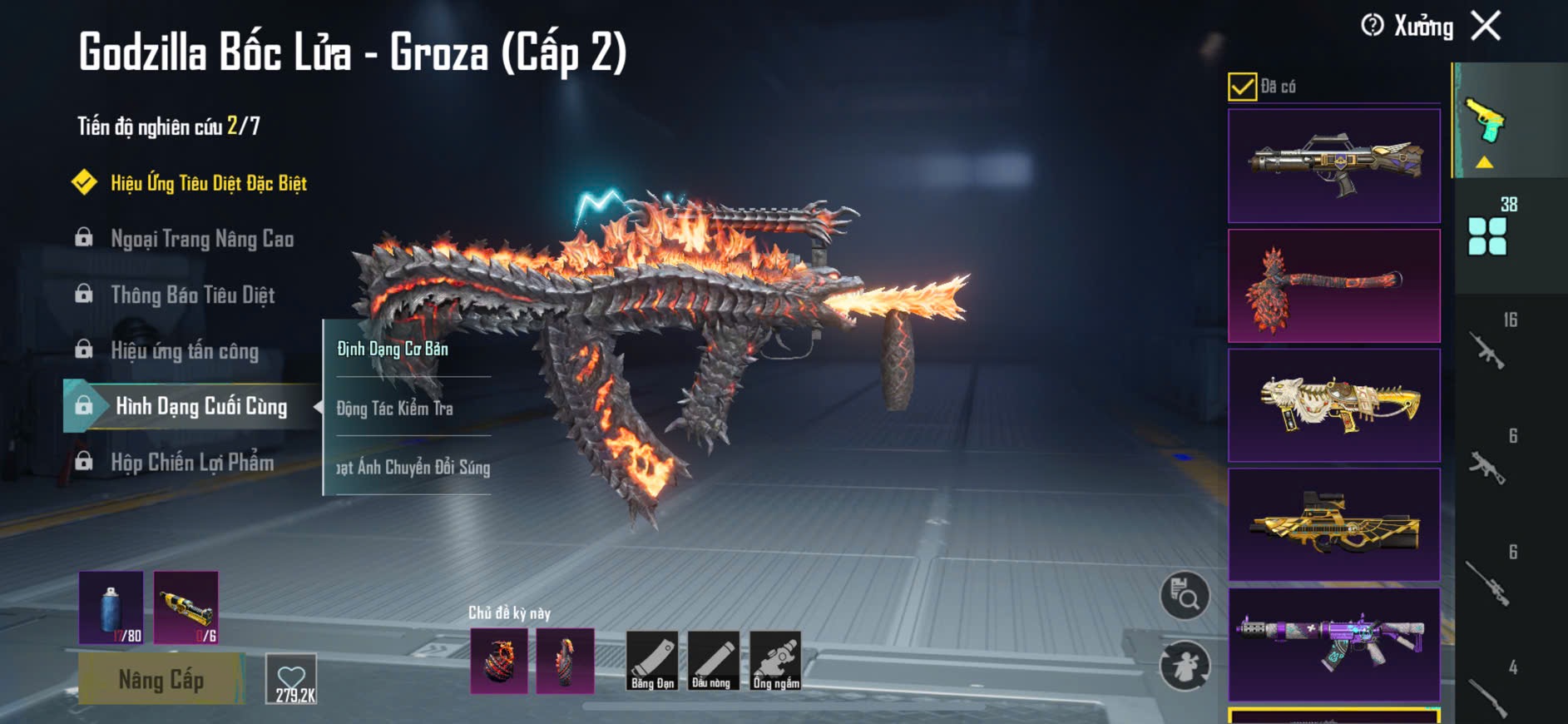The height and width of the screenshot is (724, 1568).
Task: Choose Ngoại Trang Nâng Cao upgrade
Action: 202,239
